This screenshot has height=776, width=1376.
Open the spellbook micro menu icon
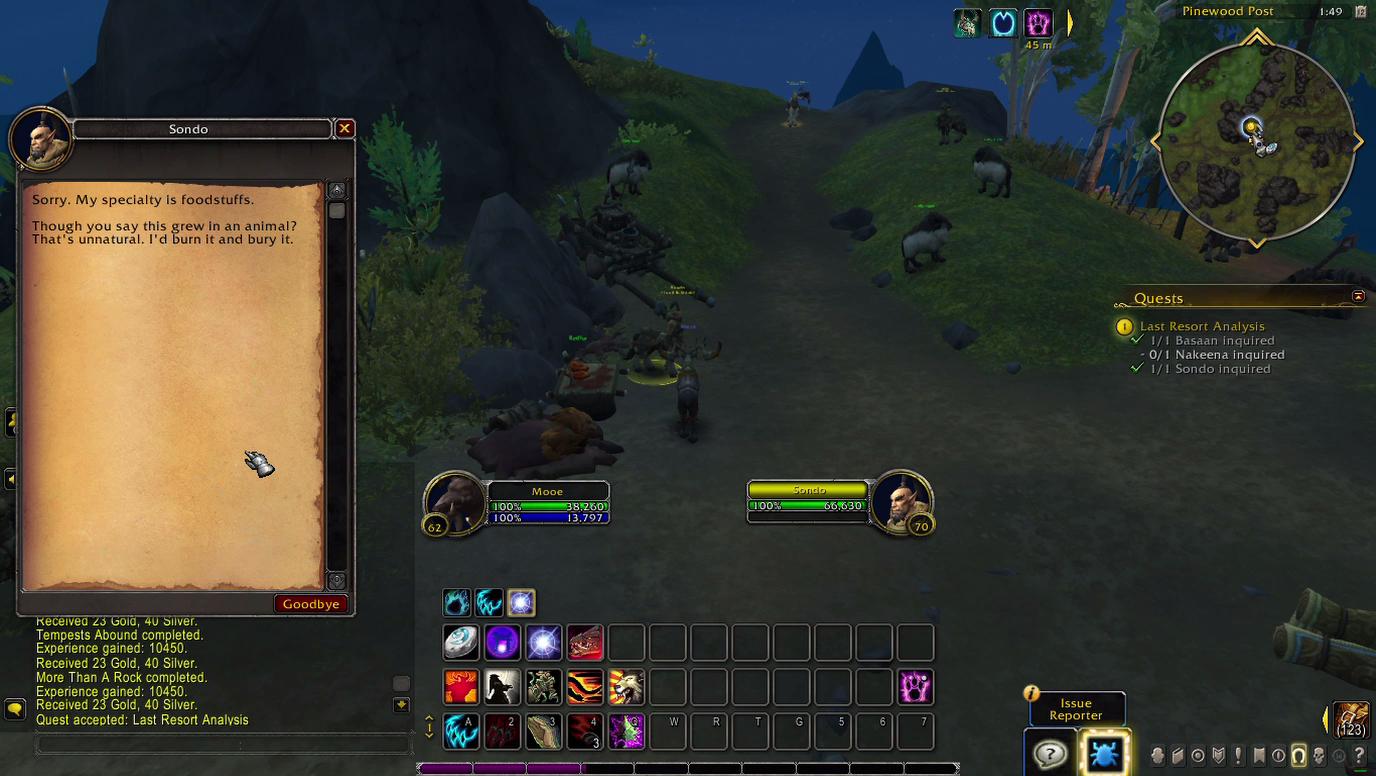click(1178, 756)
